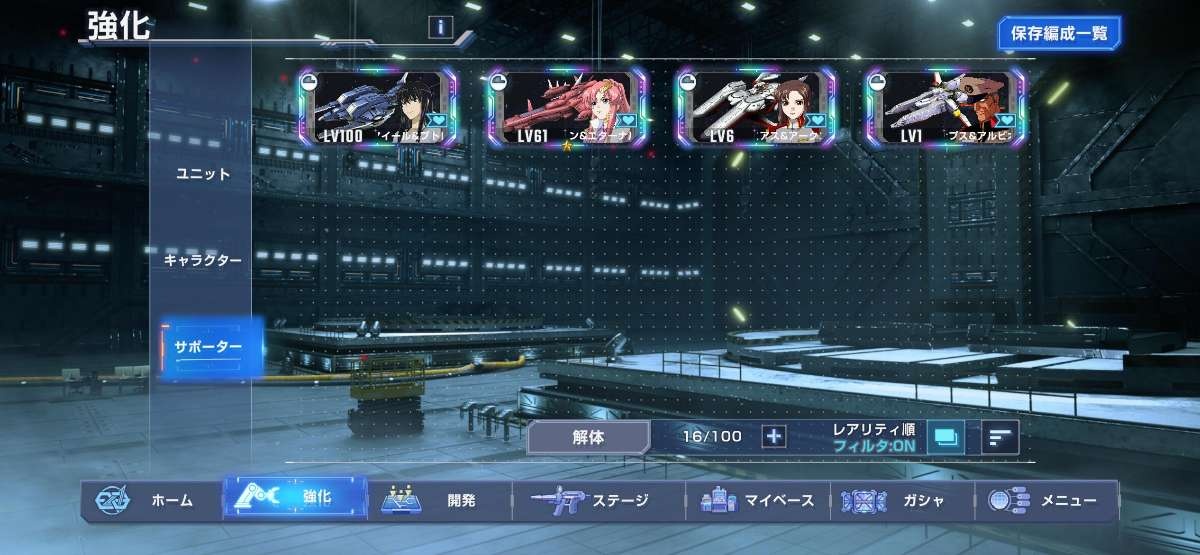Viewport: 1200px width, 555px height.
Task: Choose the LV61 pink ship supporter card
Action: [566, 108]
